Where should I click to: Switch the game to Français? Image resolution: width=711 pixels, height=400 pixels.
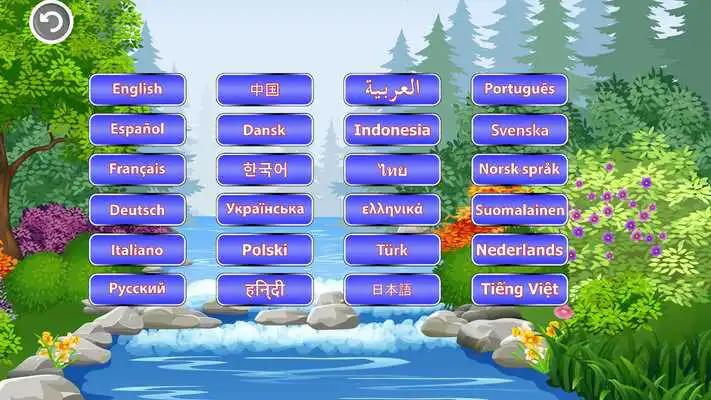coord(137,169)
